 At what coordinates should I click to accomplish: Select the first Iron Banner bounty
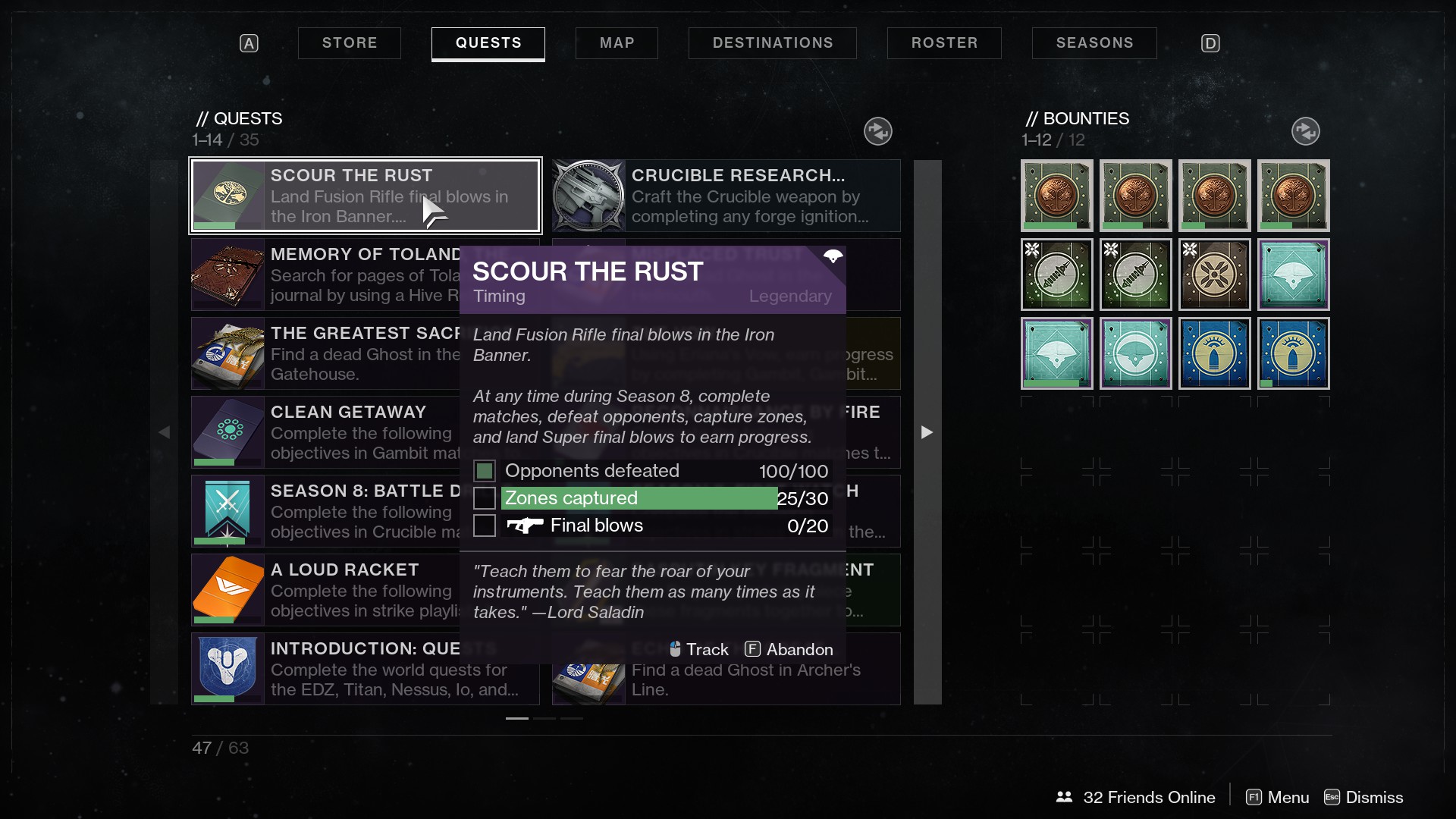click(1056, 196)
